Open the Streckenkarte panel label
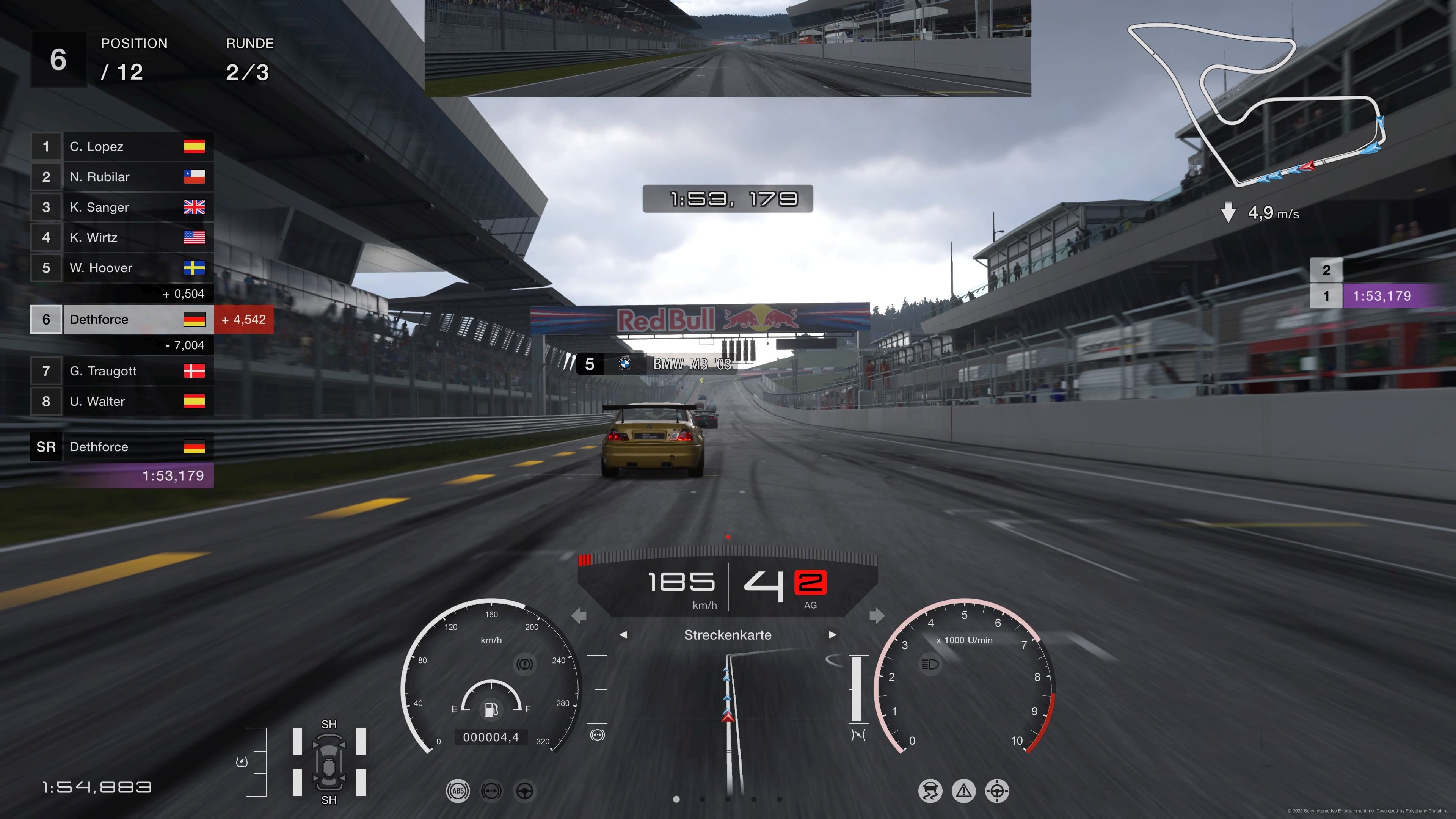The width and height of the screenshot is (1456, 819). tap(728, 635)
